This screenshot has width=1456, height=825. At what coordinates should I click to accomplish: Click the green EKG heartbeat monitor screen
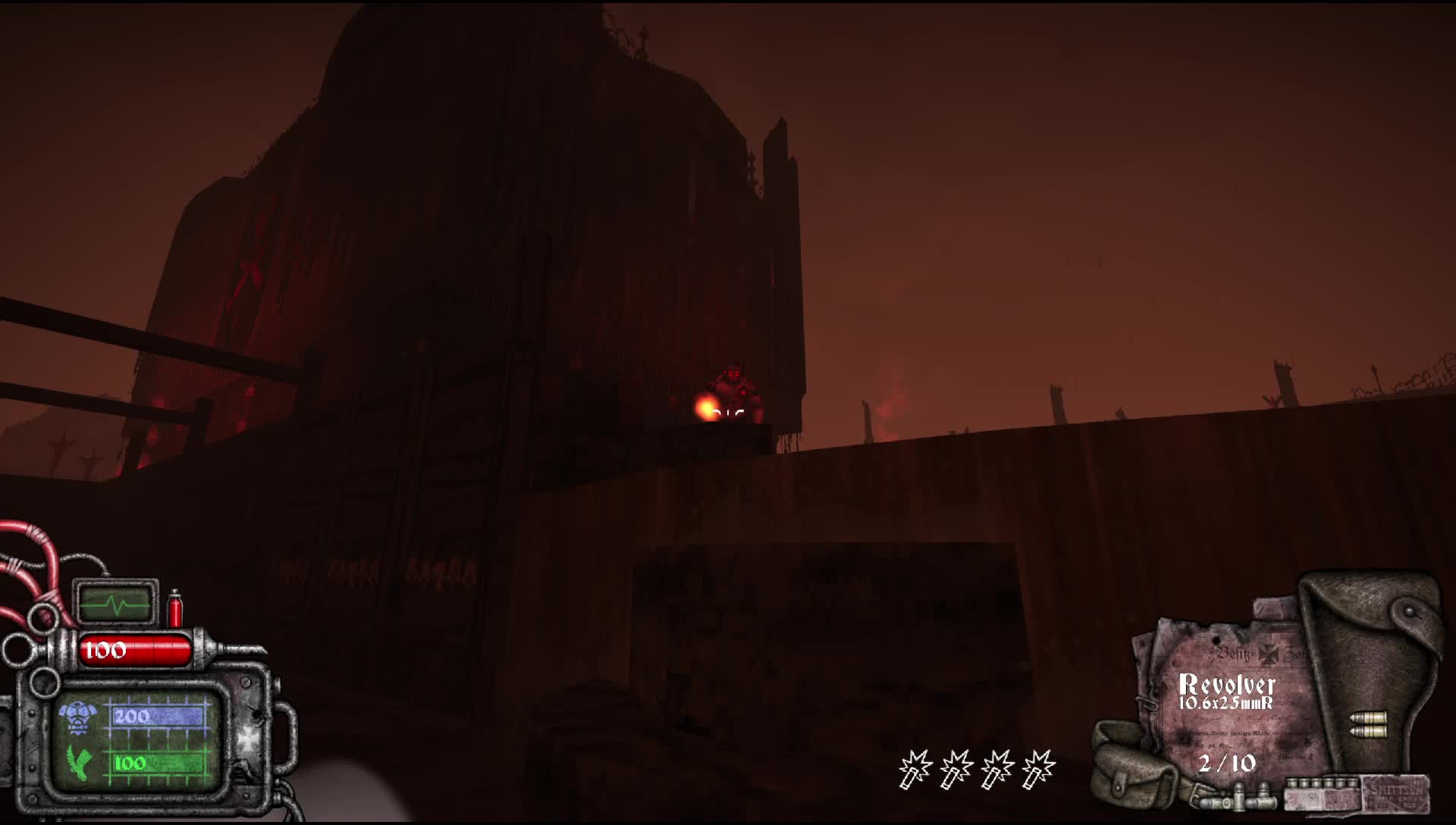click(x=117, y=604)
